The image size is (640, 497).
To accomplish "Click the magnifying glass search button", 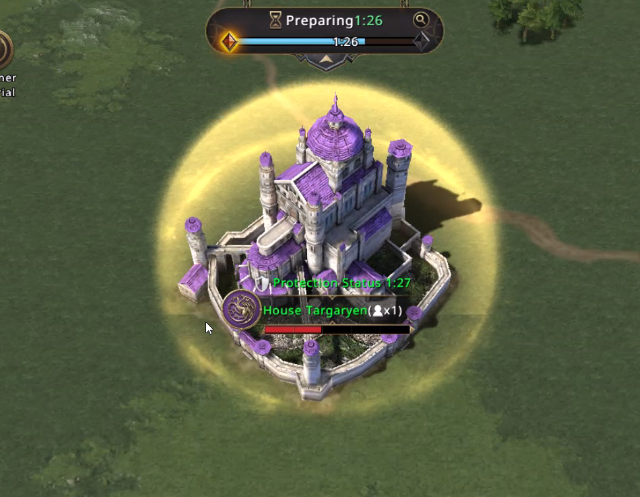I will pos(421,19).
